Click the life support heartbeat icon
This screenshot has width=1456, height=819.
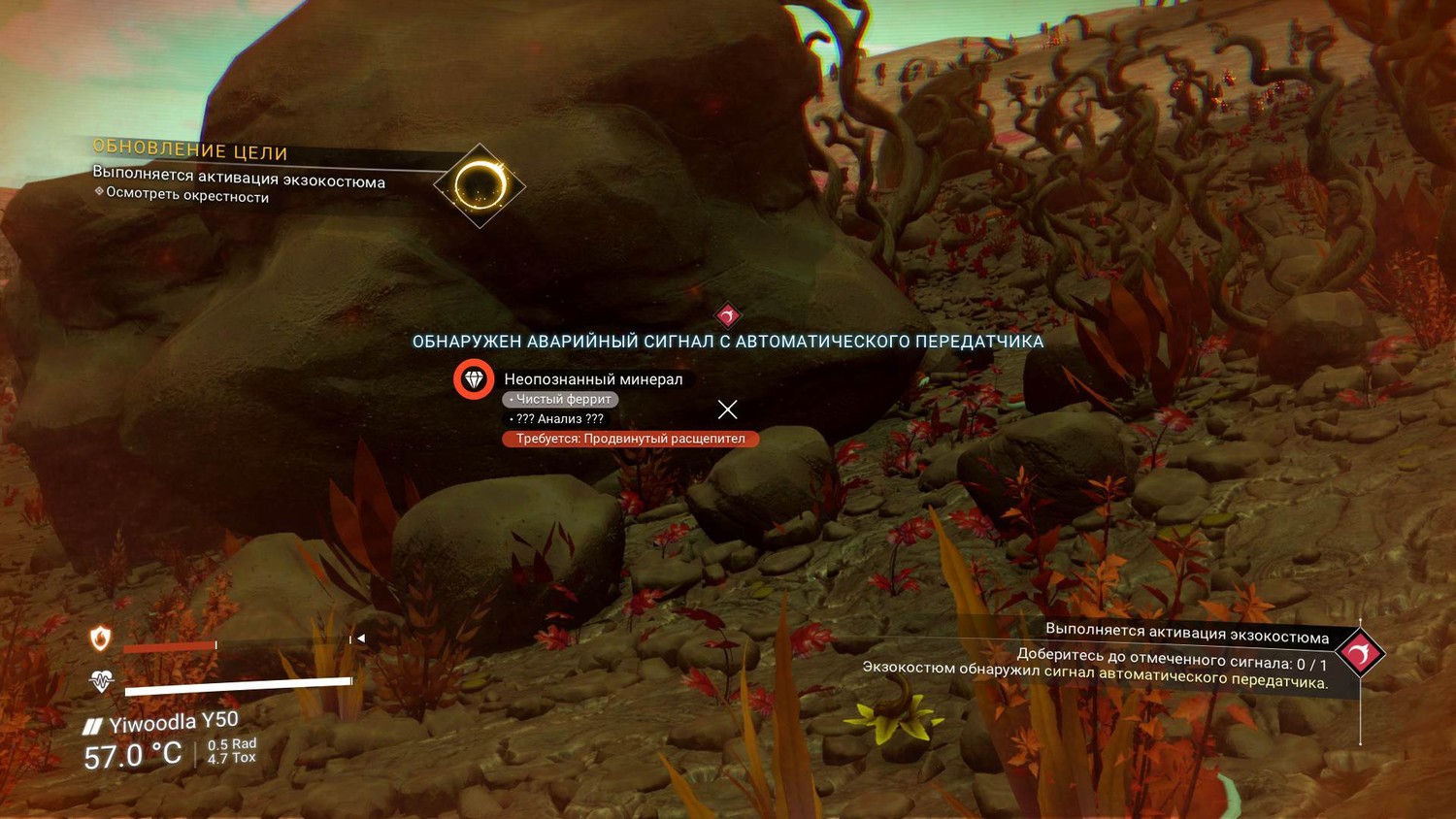pyautogui.click(x=101, y=681)
